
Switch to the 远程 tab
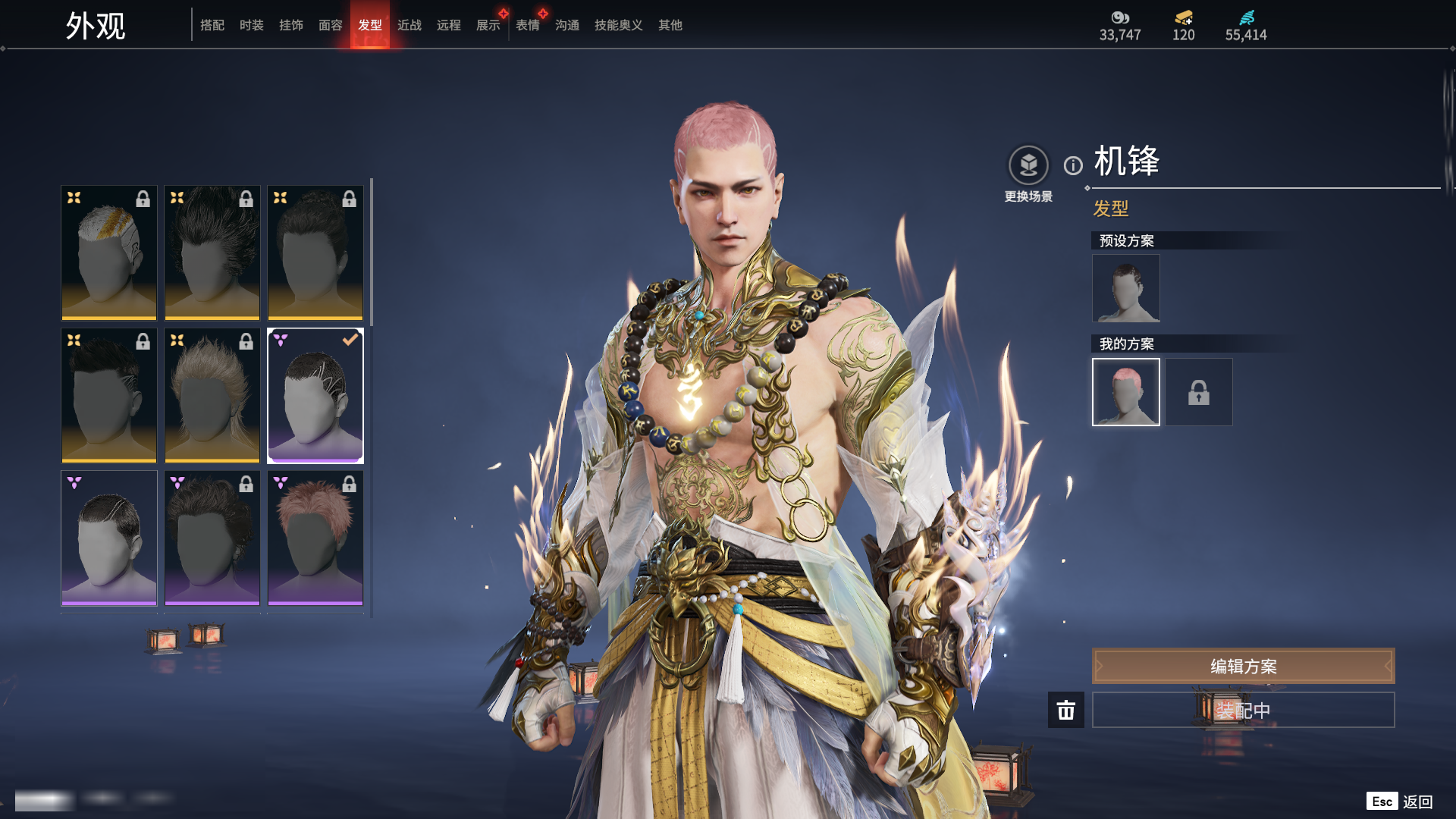(449, 25)
